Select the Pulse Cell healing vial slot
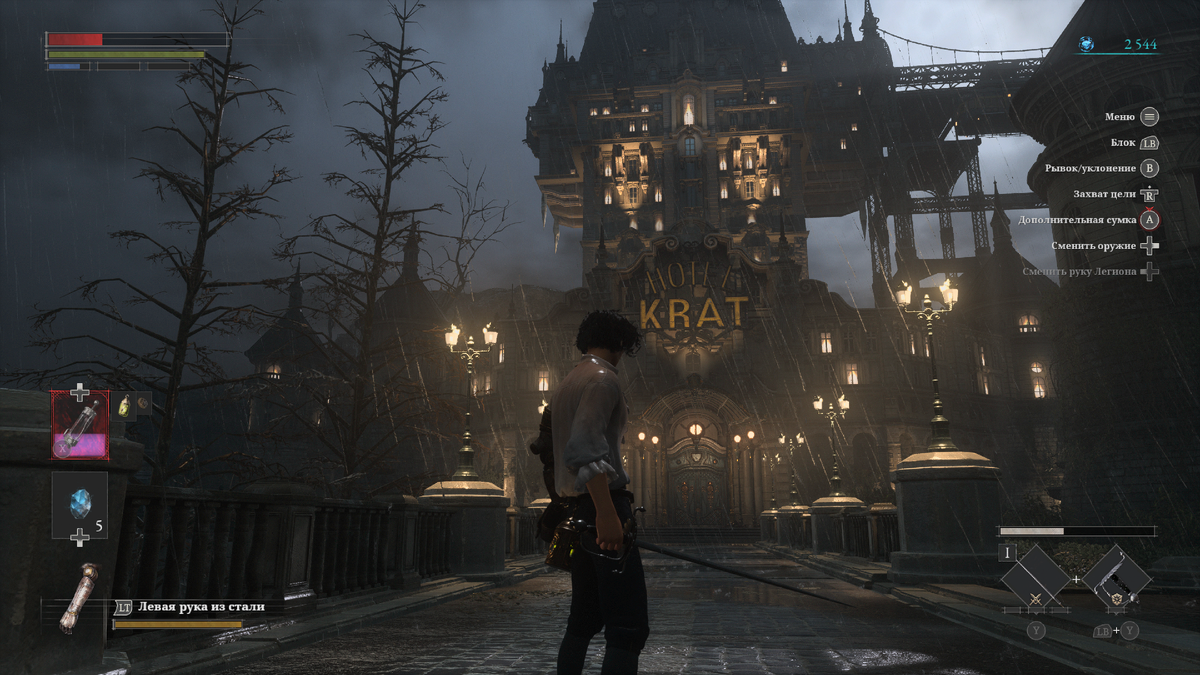Viewport: 1200px width, 675px height. point(81,425)
